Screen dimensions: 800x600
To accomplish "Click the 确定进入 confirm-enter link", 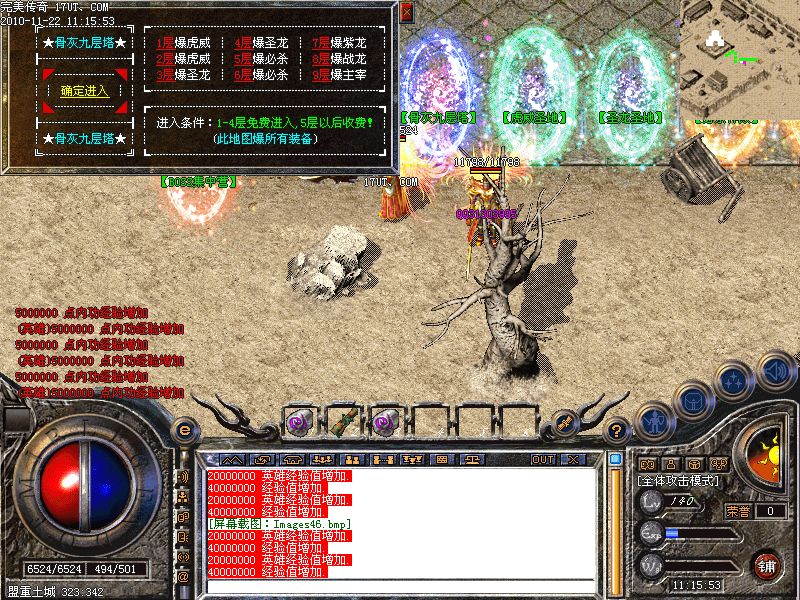I will pyautogui.click(x=84, y=91).
